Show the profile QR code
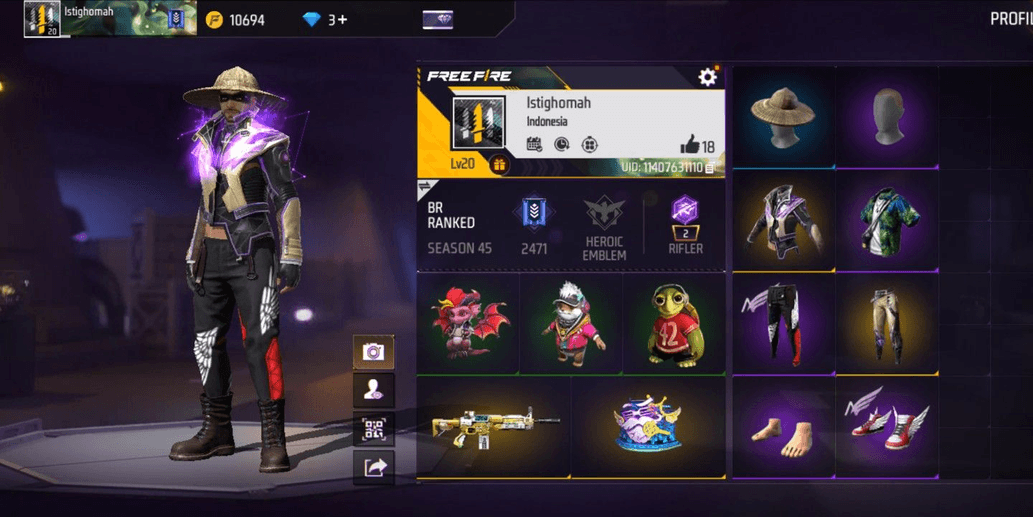Screen dimensions: 1033x517 coord(374,428)
